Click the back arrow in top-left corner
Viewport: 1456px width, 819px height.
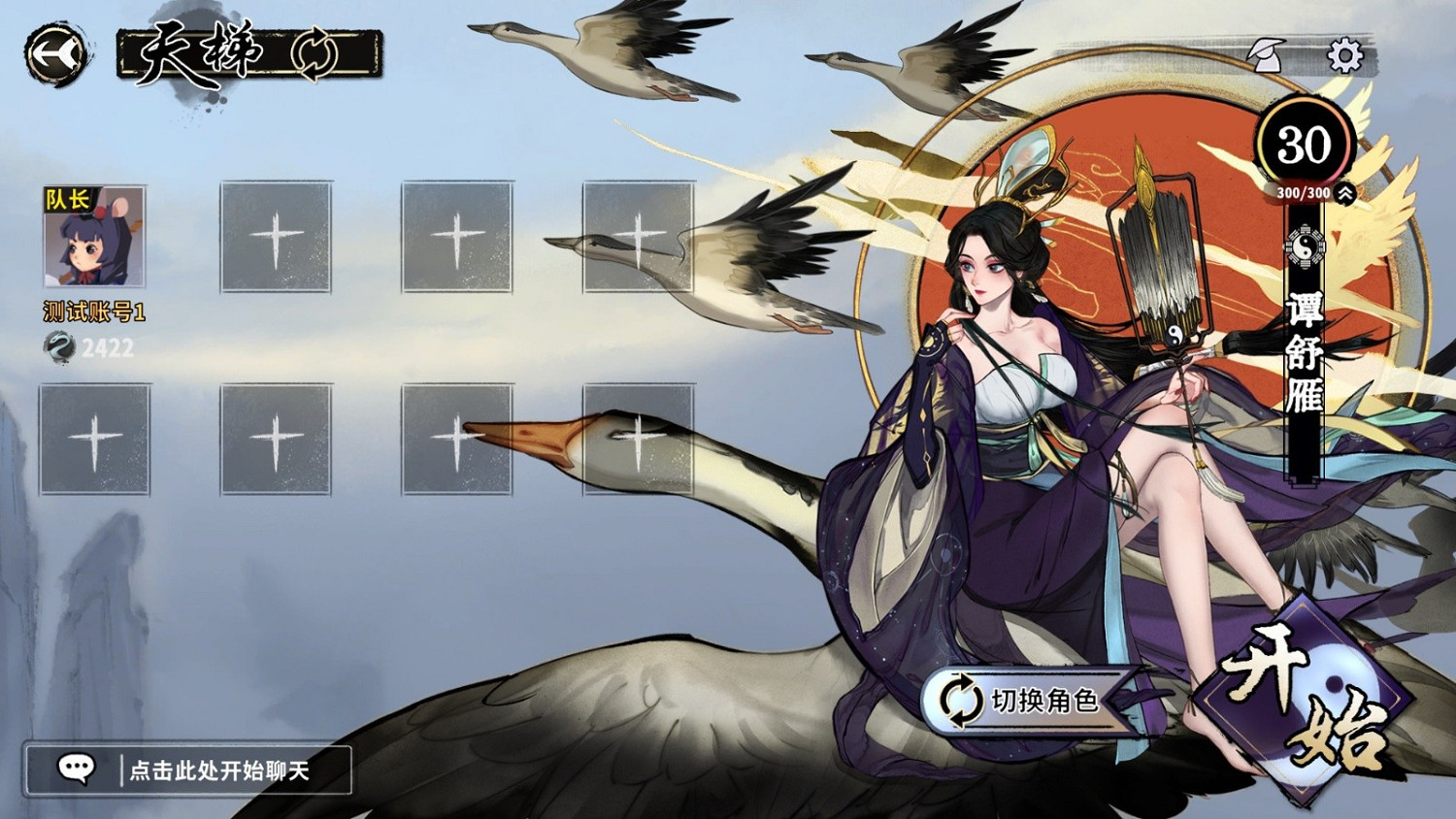pos(53,53)
